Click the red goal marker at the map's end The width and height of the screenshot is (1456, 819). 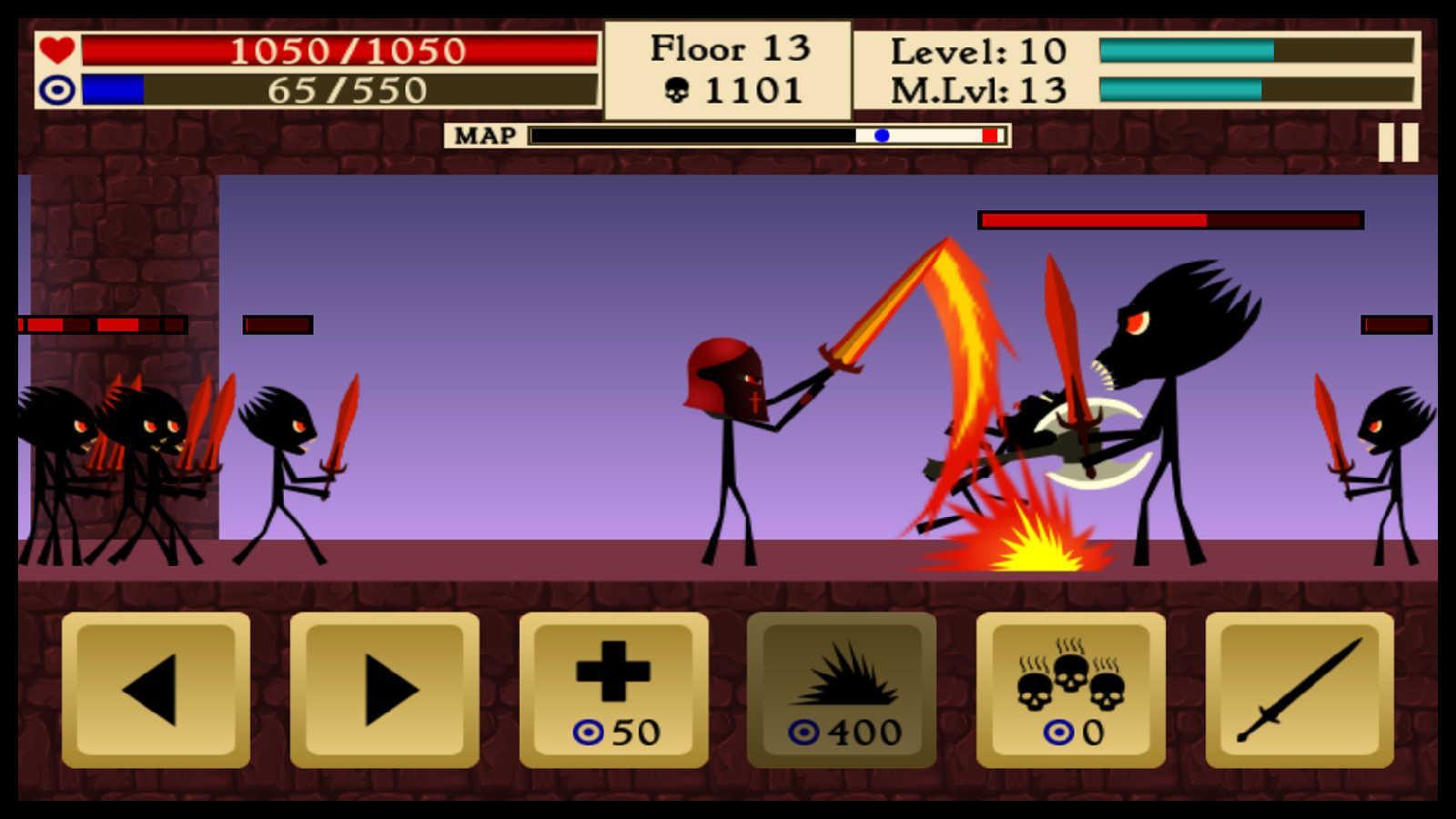point(988,135)
